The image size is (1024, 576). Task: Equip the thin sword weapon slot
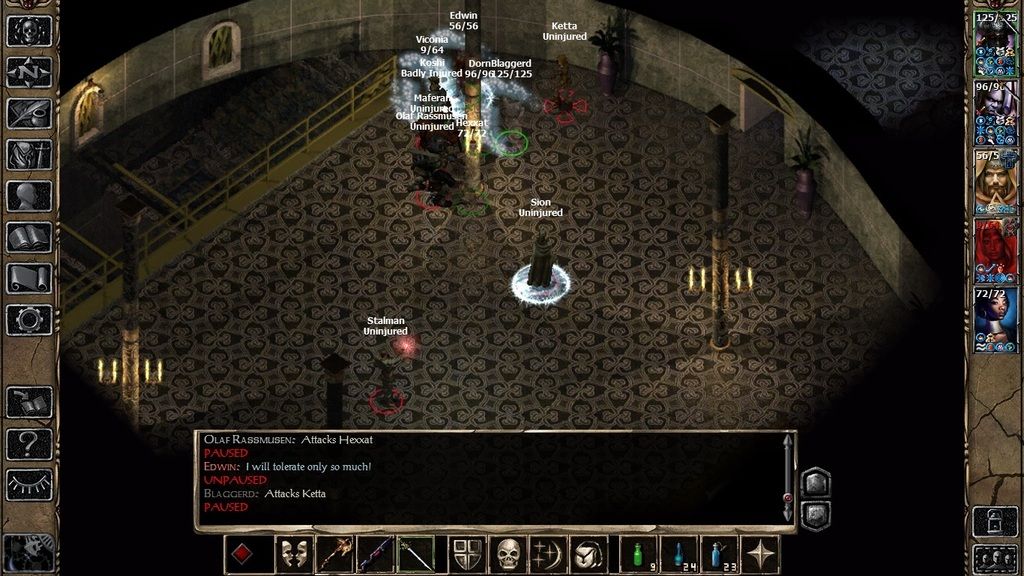coord(416,554)
